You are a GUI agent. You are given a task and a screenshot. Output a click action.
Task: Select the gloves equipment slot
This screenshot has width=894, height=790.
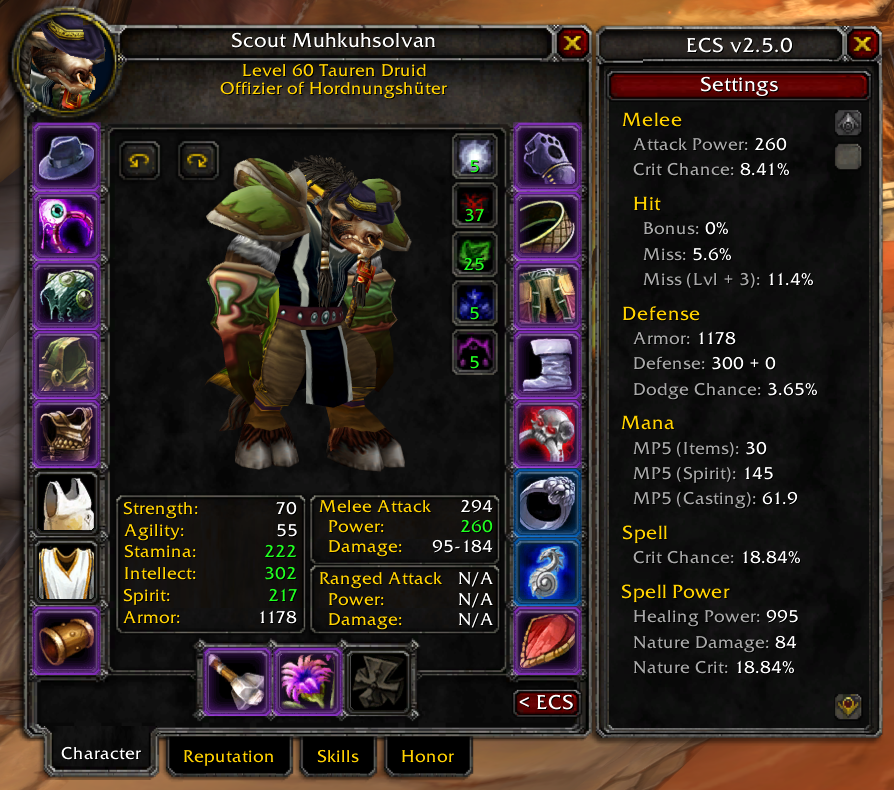pyautogui.click(x=547, y=157)
